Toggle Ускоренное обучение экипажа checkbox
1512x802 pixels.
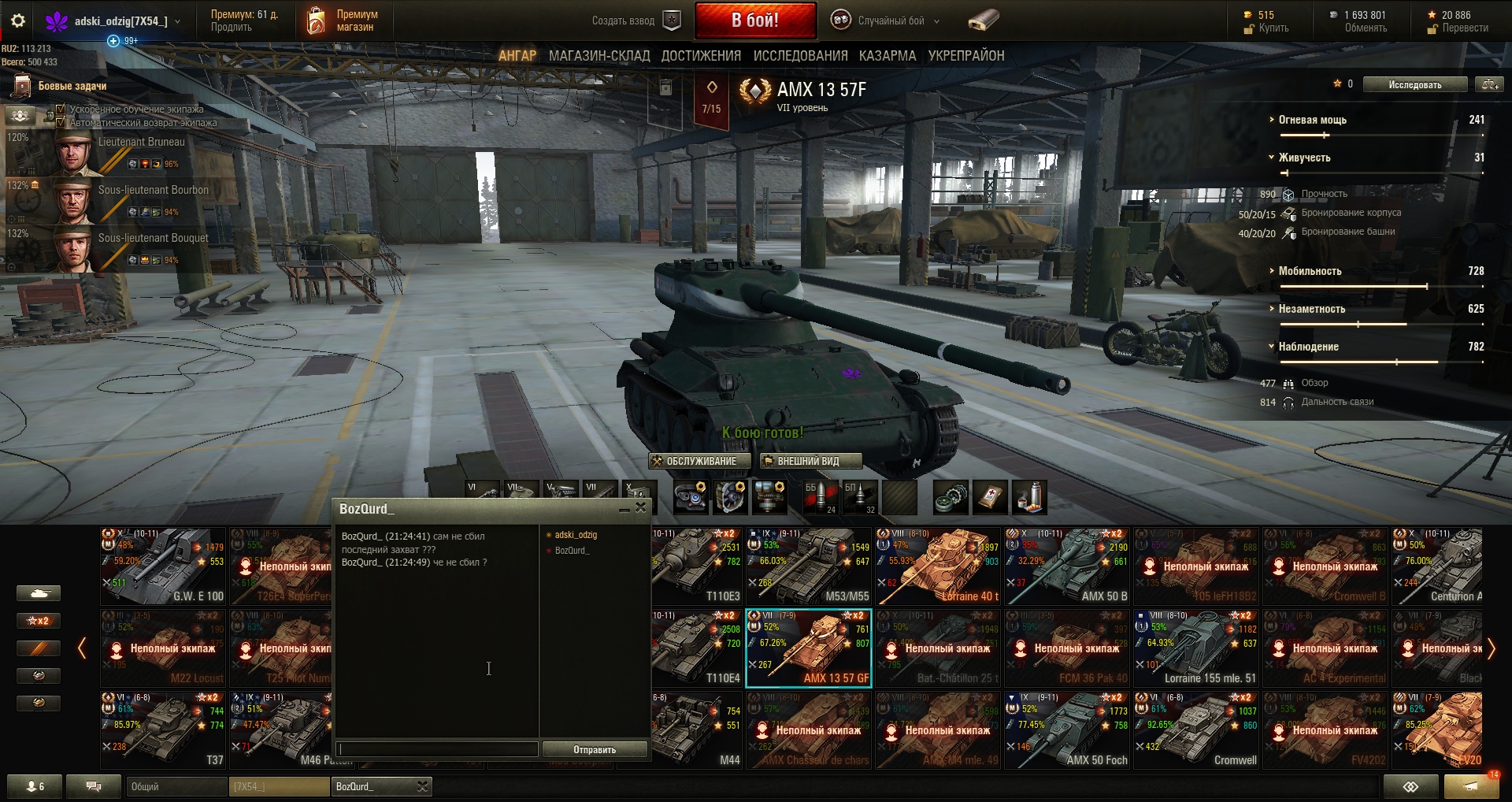pos(61,110)
